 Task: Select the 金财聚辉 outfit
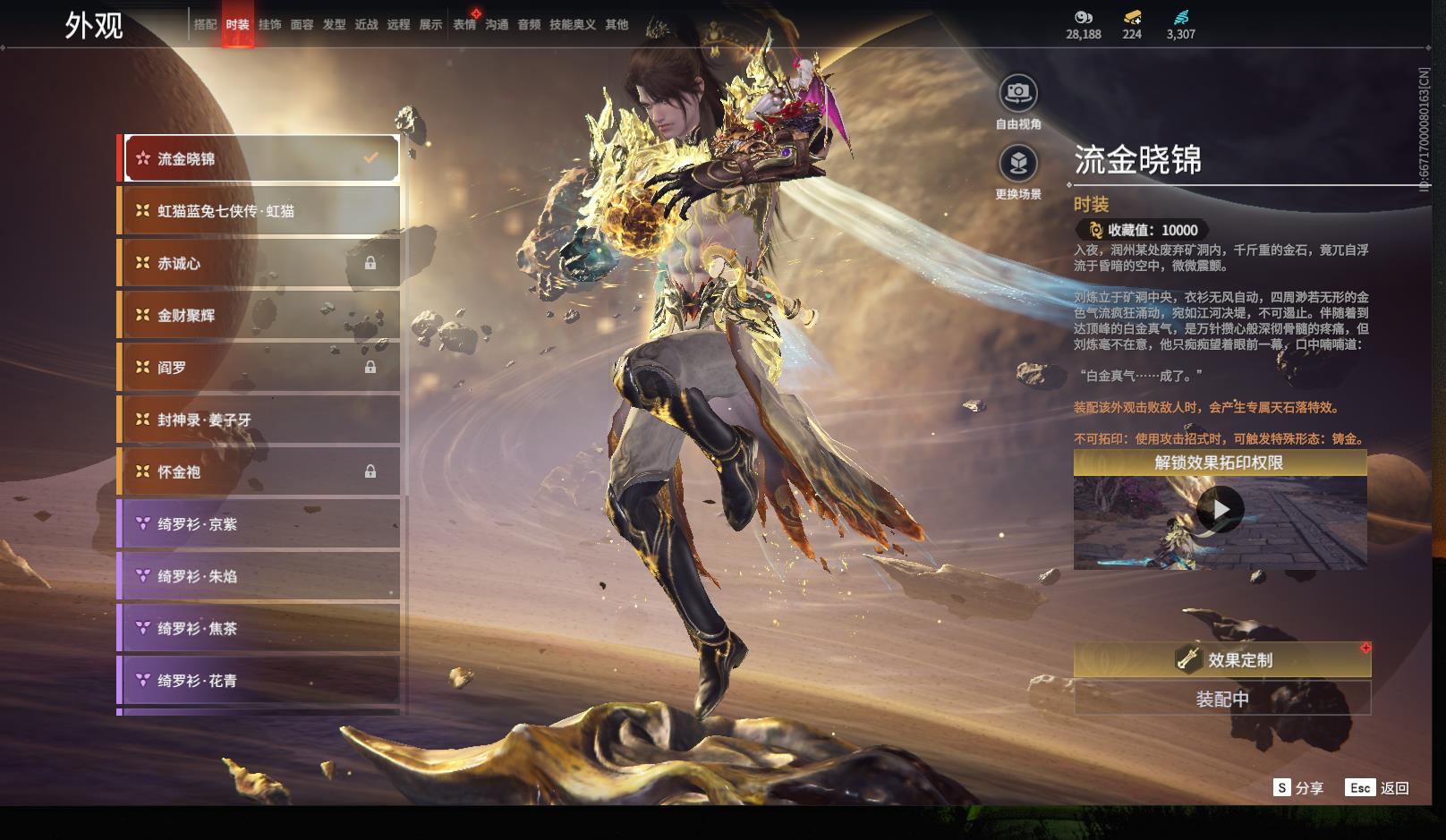pos(259,315)
